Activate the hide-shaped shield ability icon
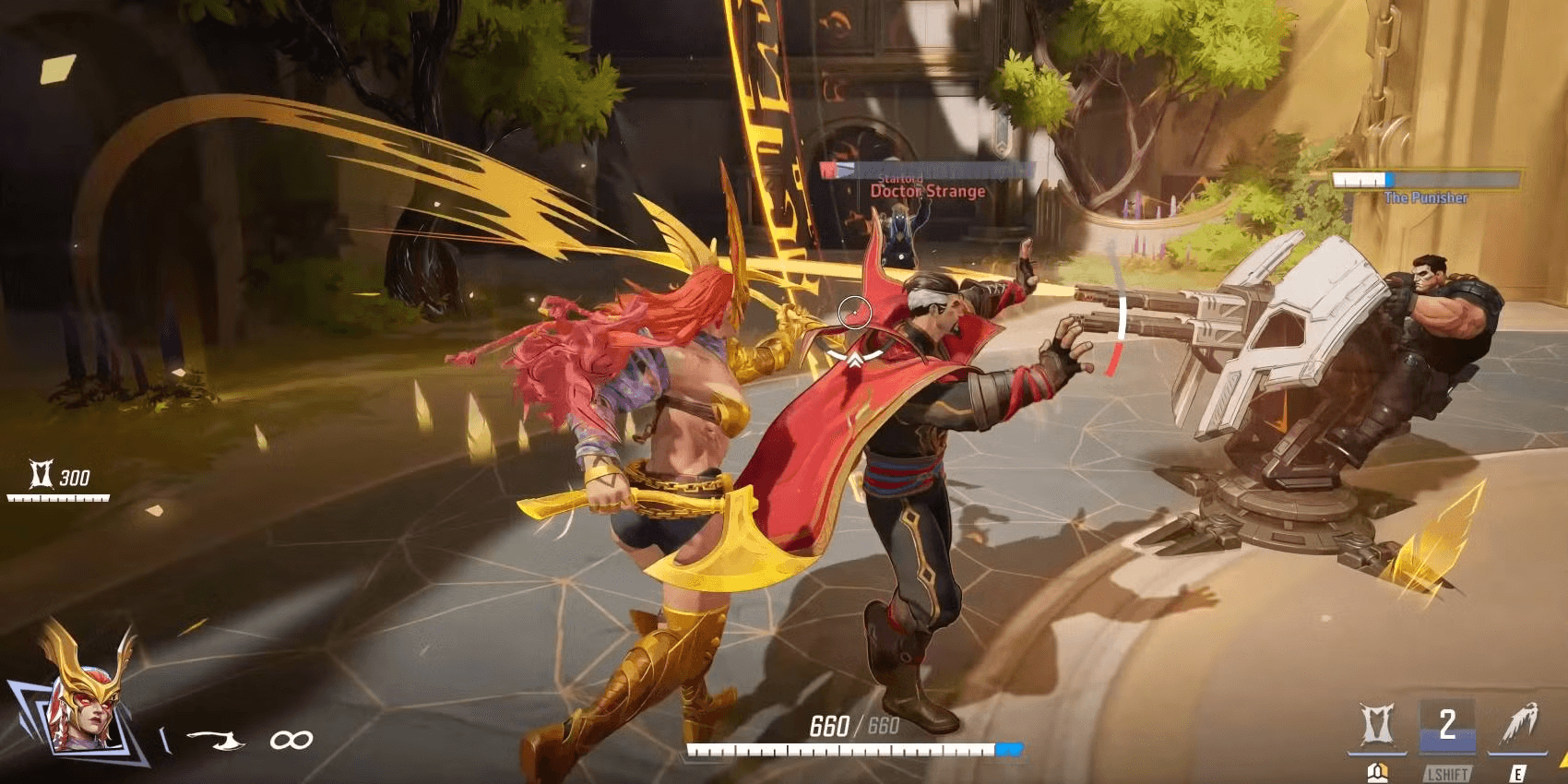 tap(1377, 726)
